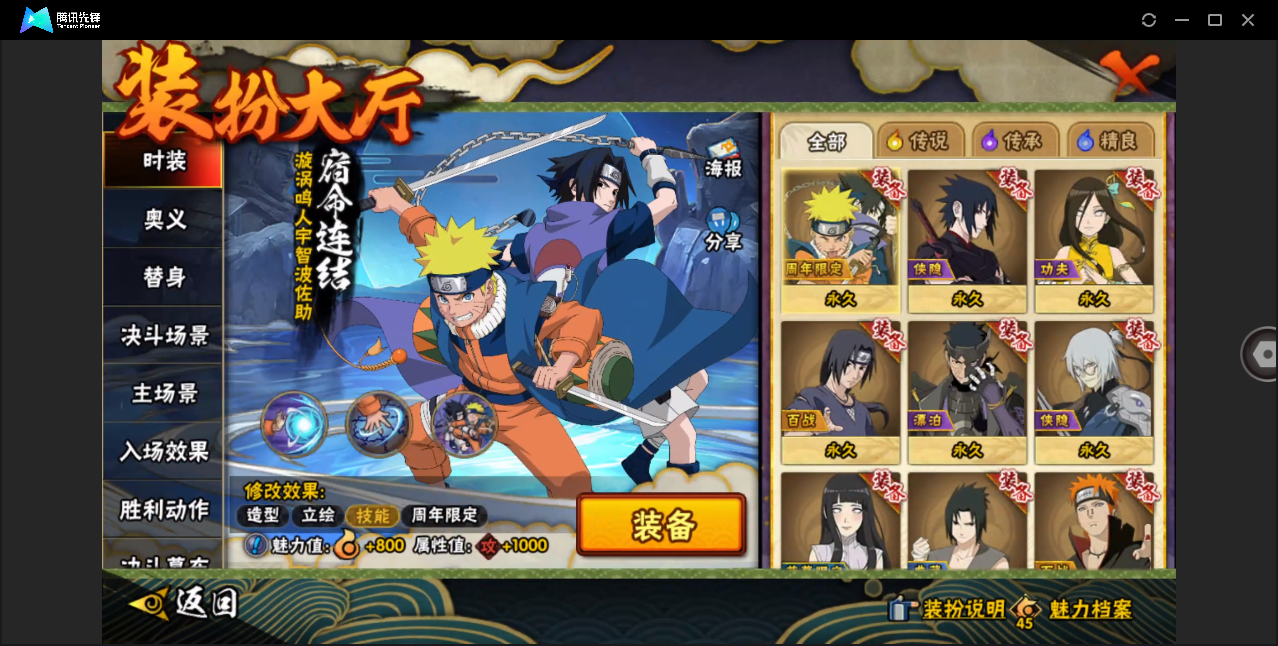The height and width of the screenshot is (646, 1278).
Task: Equip the outfit with the 装备 button
Action: coord(661,525)
